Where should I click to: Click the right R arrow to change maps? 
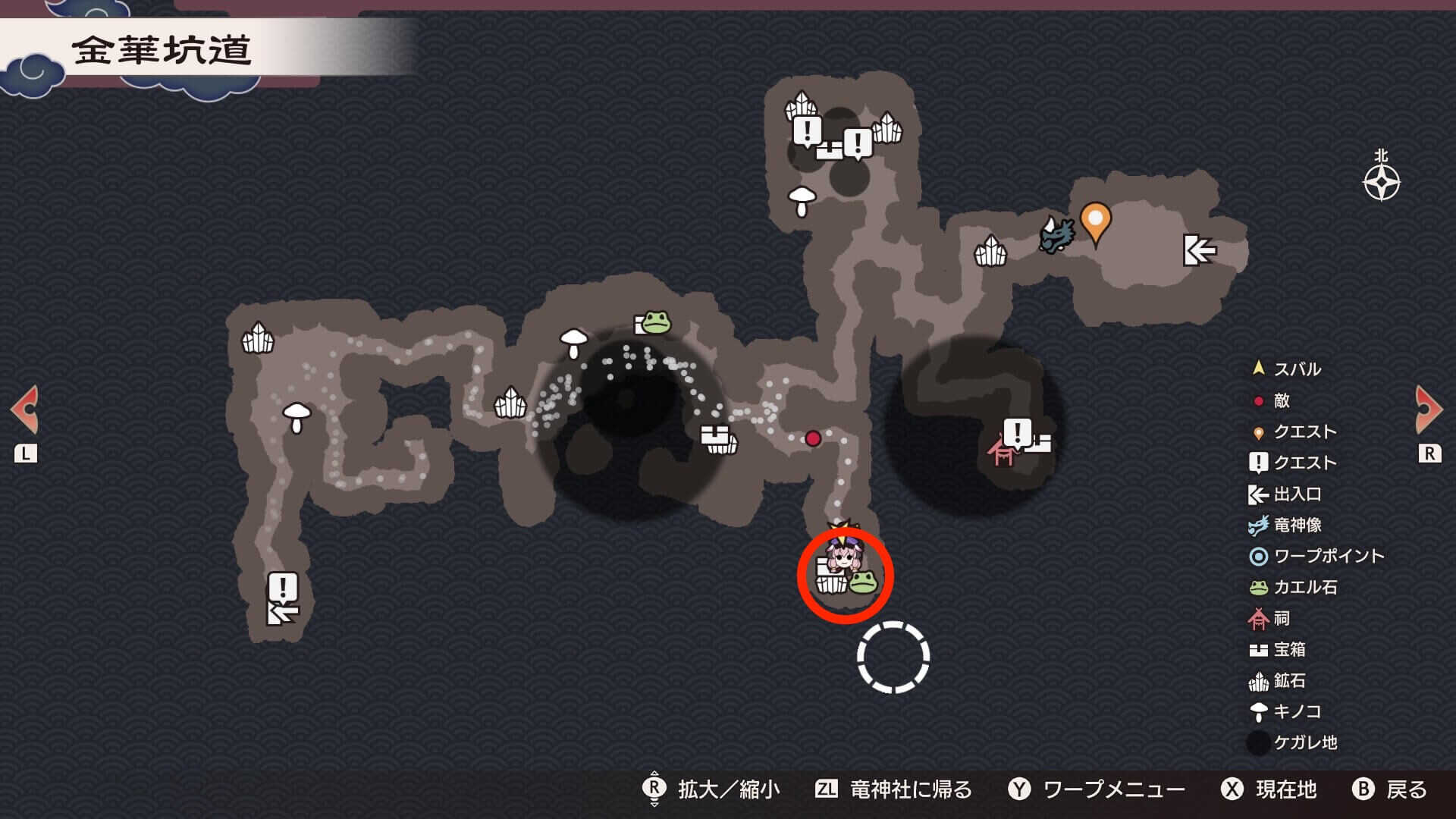[x=1429, y=409]
